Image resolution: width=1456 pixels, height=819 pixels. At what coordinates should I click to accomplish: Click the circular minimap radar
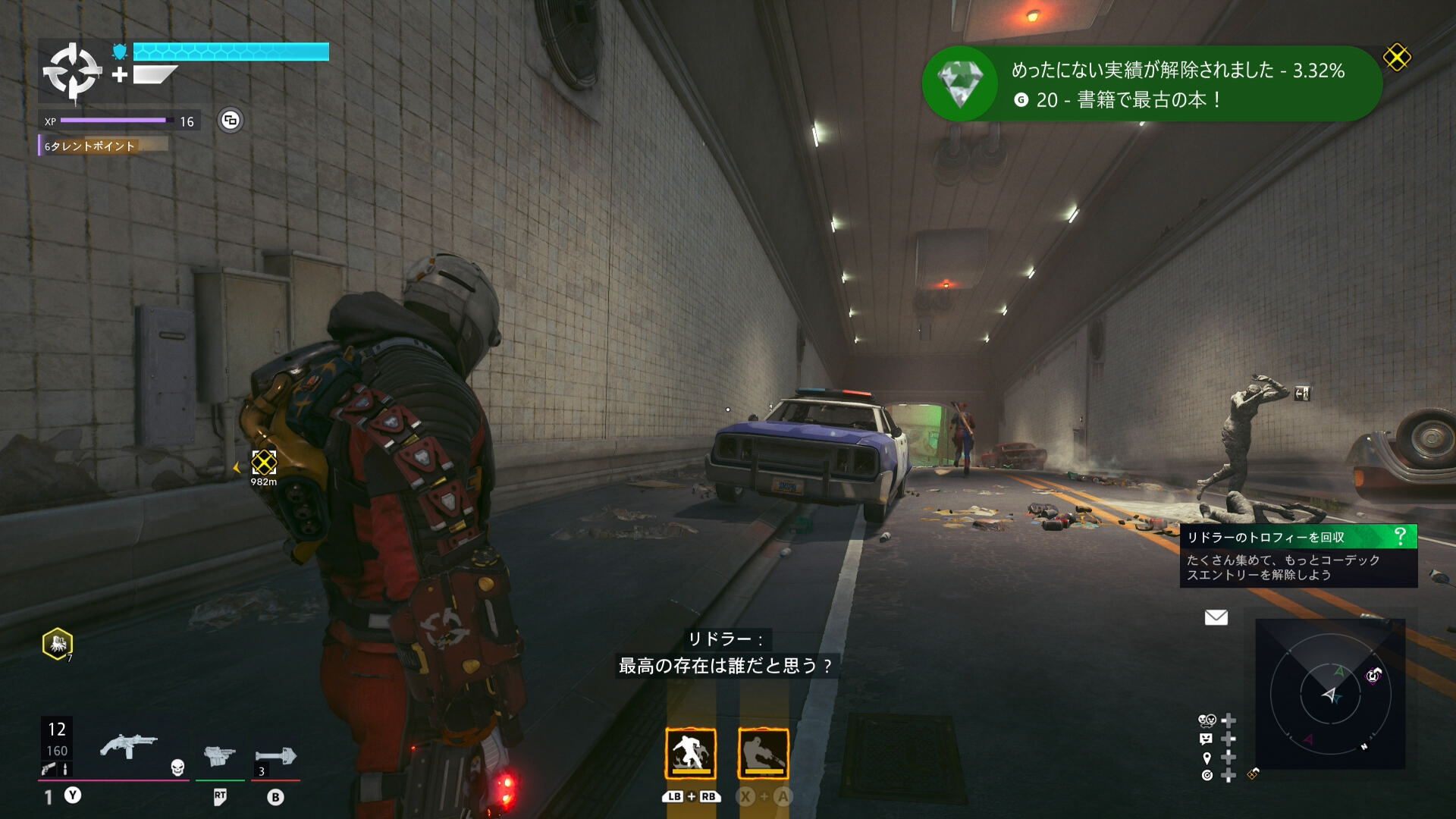pyautogui.click(x=1330, y=695)
